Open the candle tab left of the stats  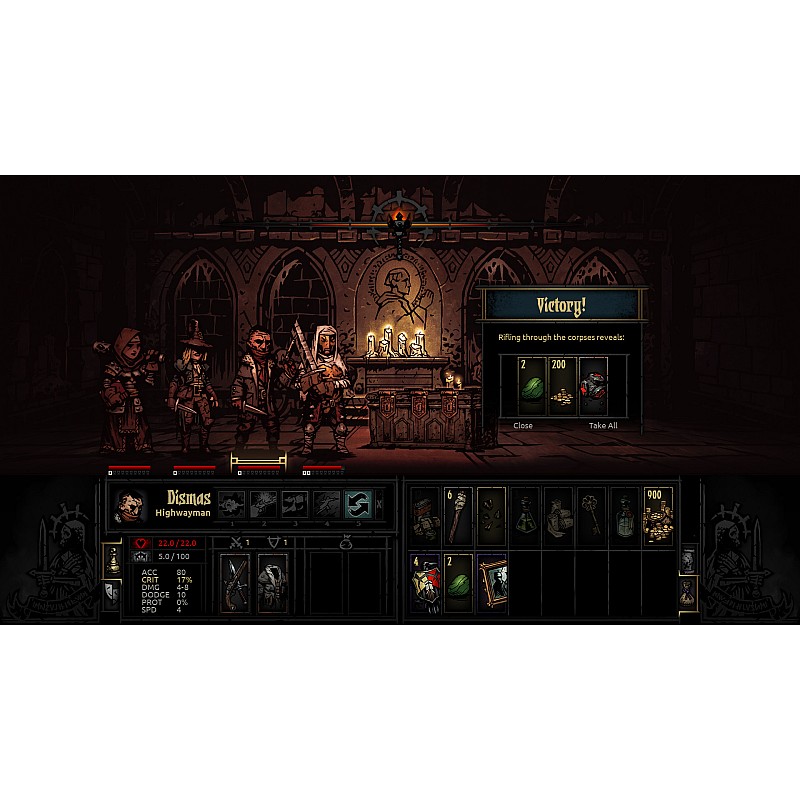(112, 562)
